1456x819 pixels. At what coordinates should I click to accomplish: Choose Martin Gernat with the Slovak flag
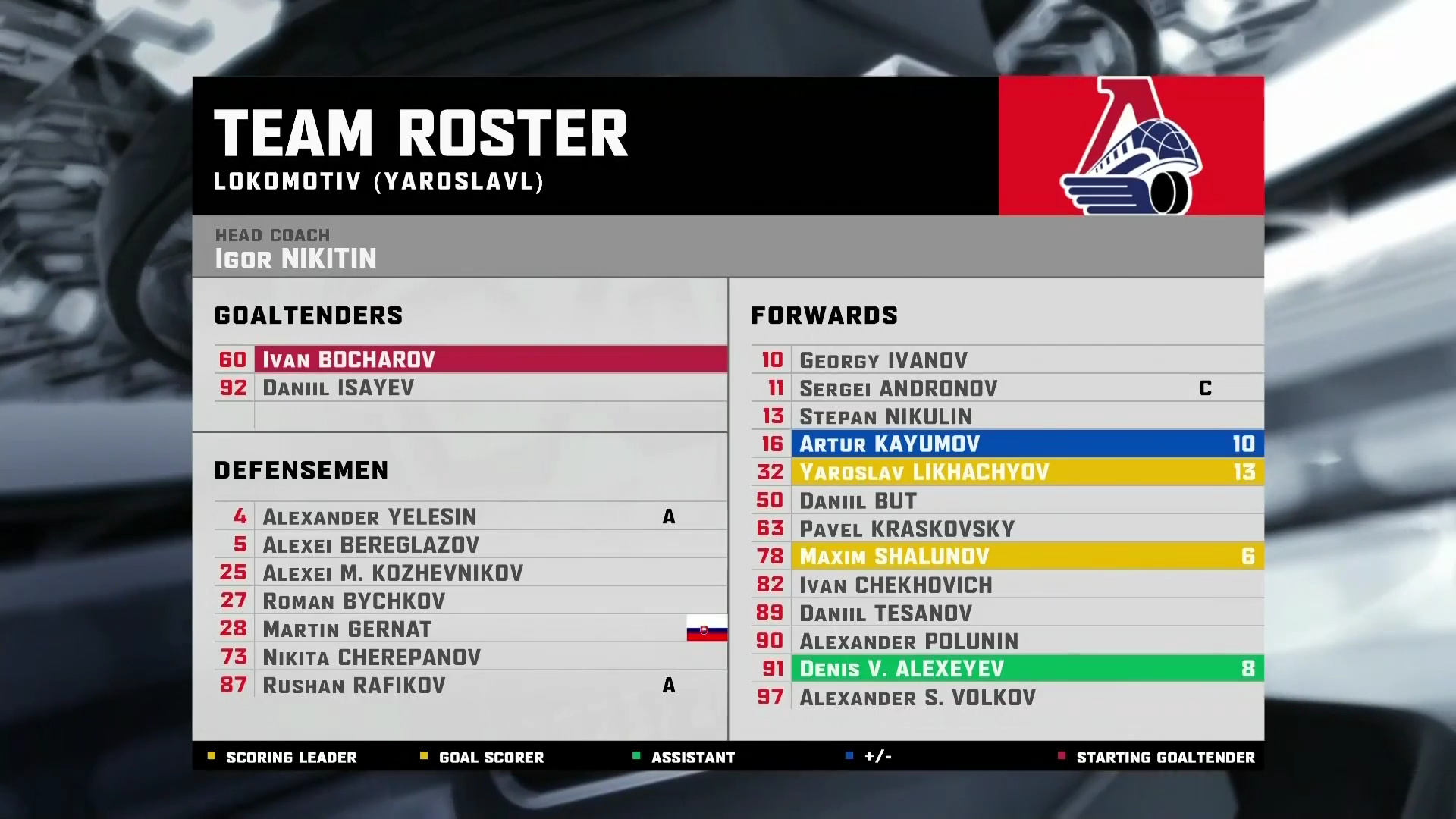pyautogui.click(x=347, y=629)
